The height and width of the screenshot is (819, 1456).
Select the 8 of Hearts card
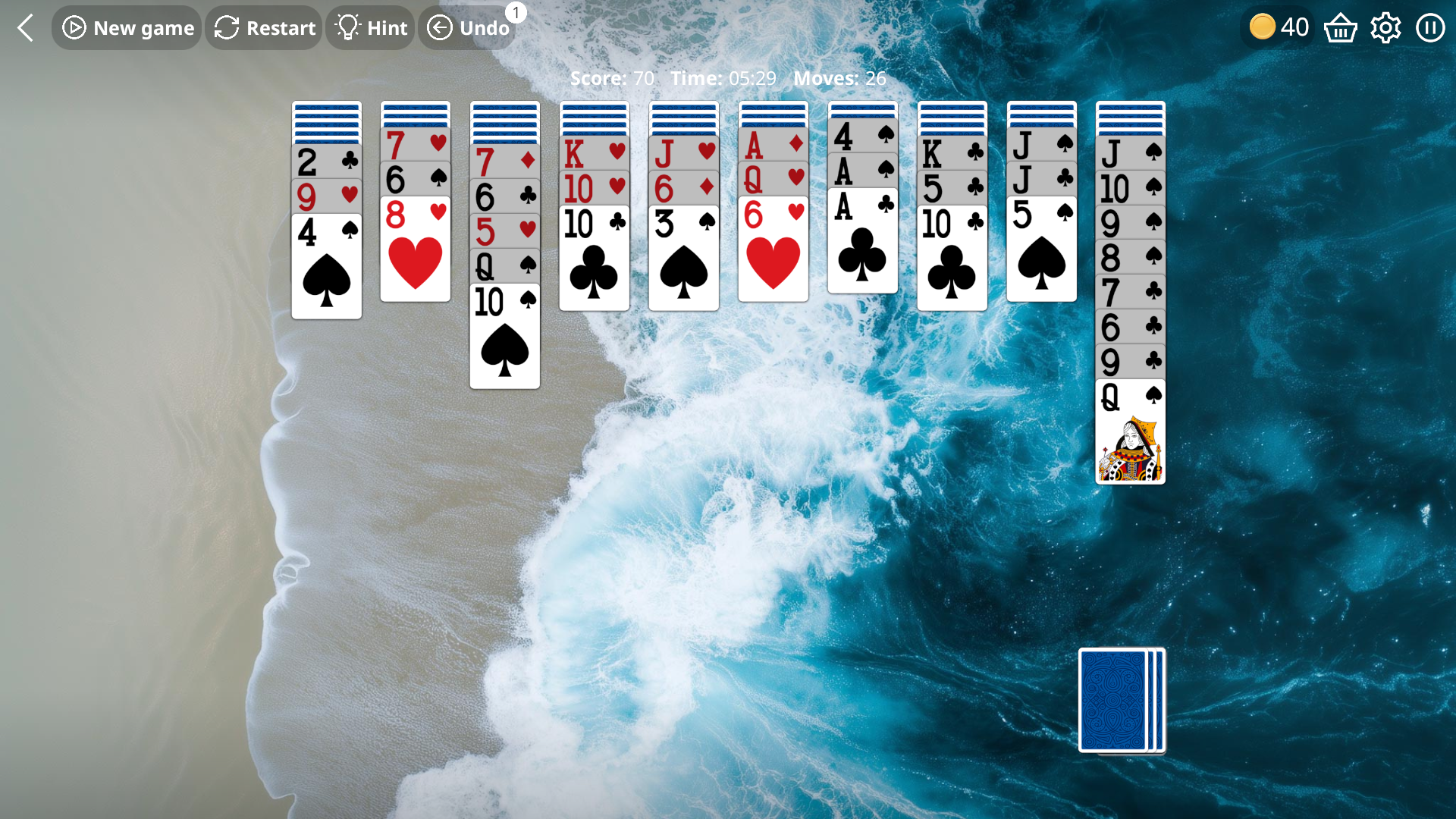(415, 250)
